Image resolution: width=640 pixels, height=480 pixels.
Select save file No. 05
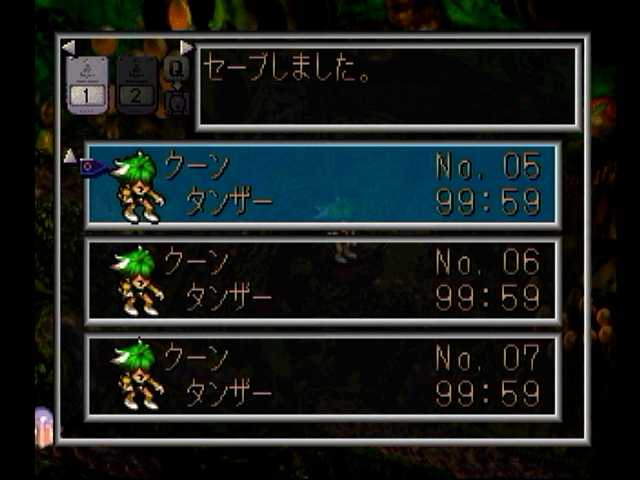[x=322, y=185]
